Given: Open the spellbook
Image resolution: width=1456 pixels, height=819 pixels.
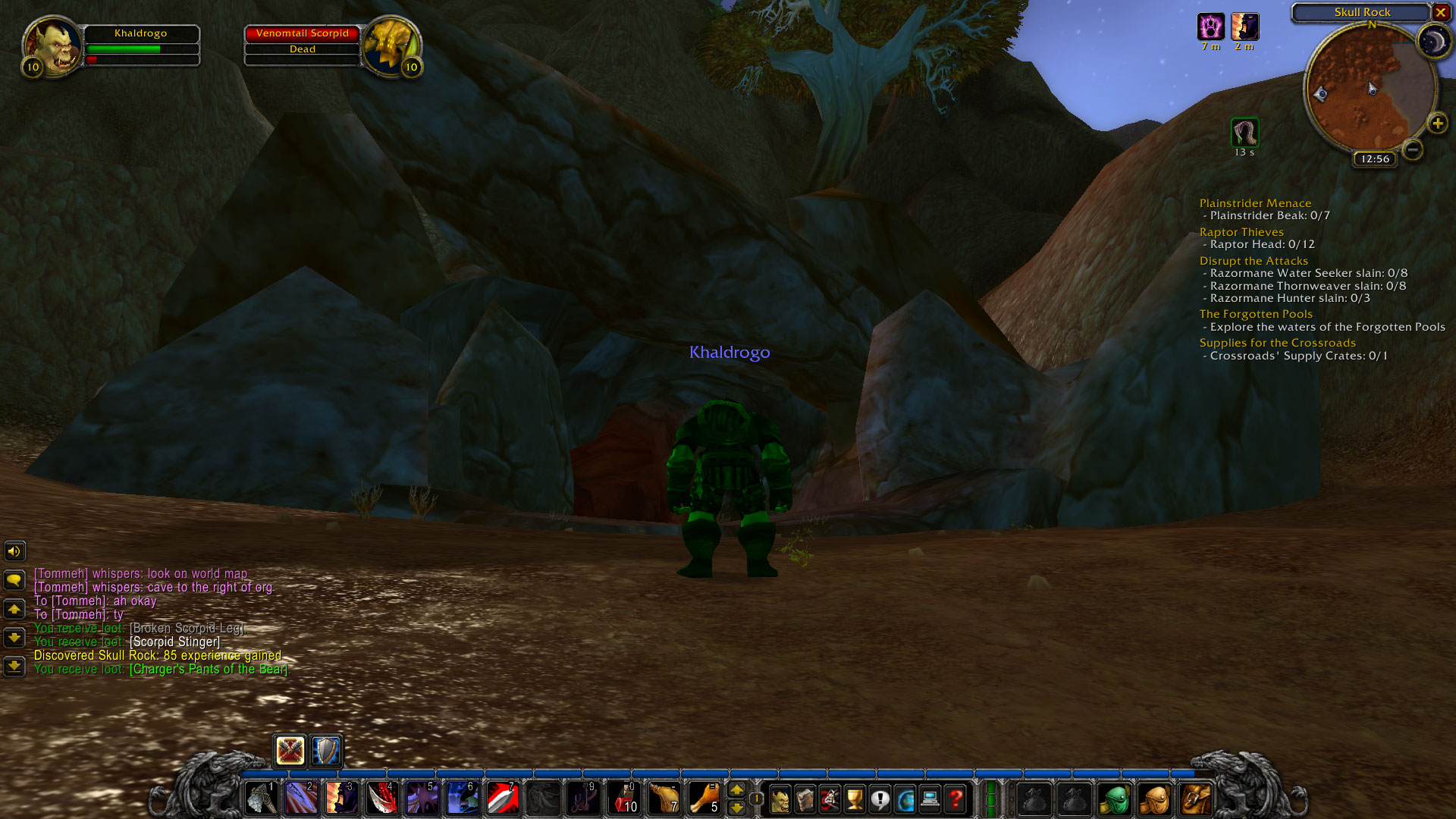Looking at the screenshot, I should (x=805, y=799).
